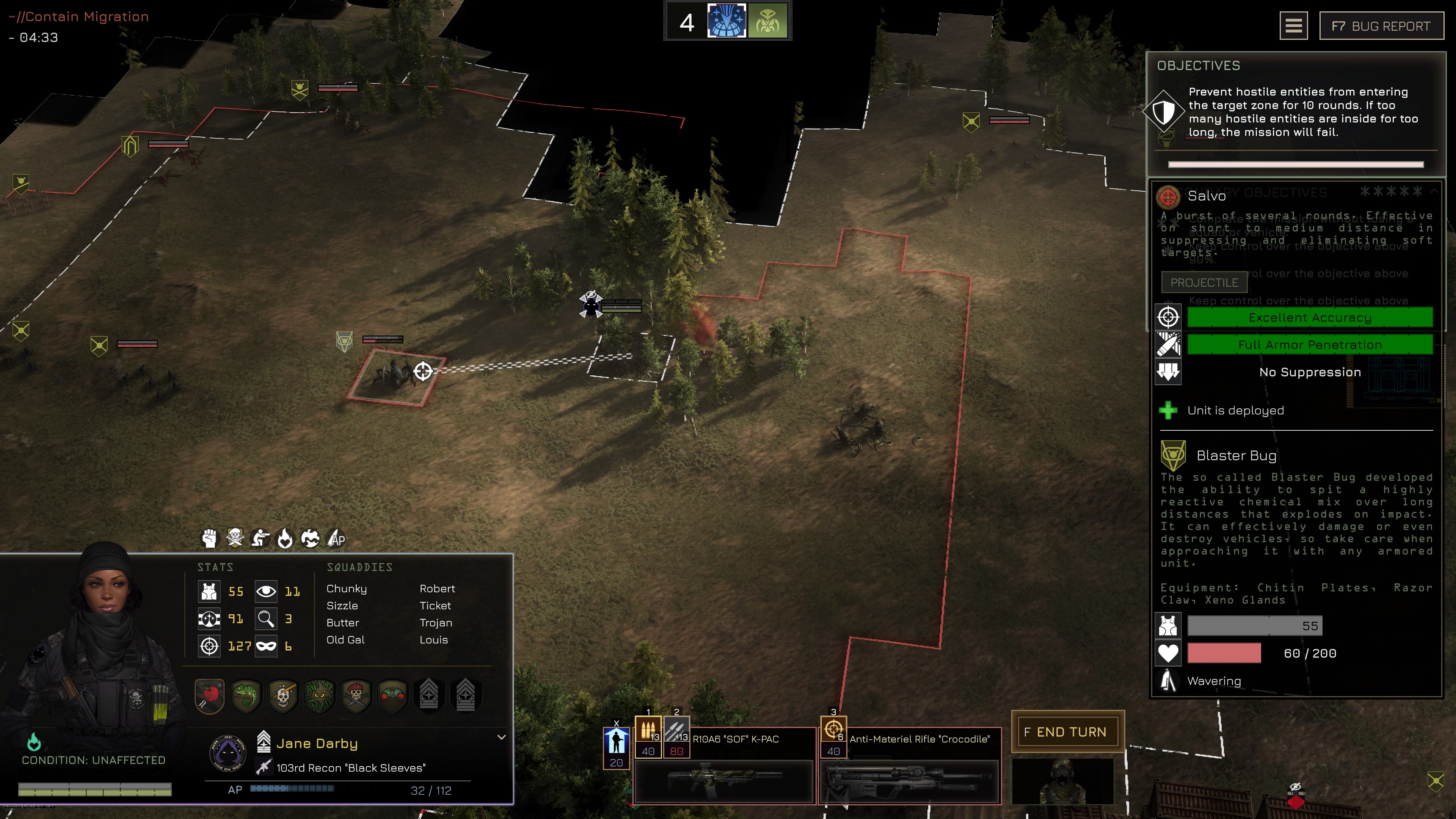The width and height of the screenshot is (1456, 819).
Task: Collapse the Jane Darby unit panel
Action: coord(501,737)
